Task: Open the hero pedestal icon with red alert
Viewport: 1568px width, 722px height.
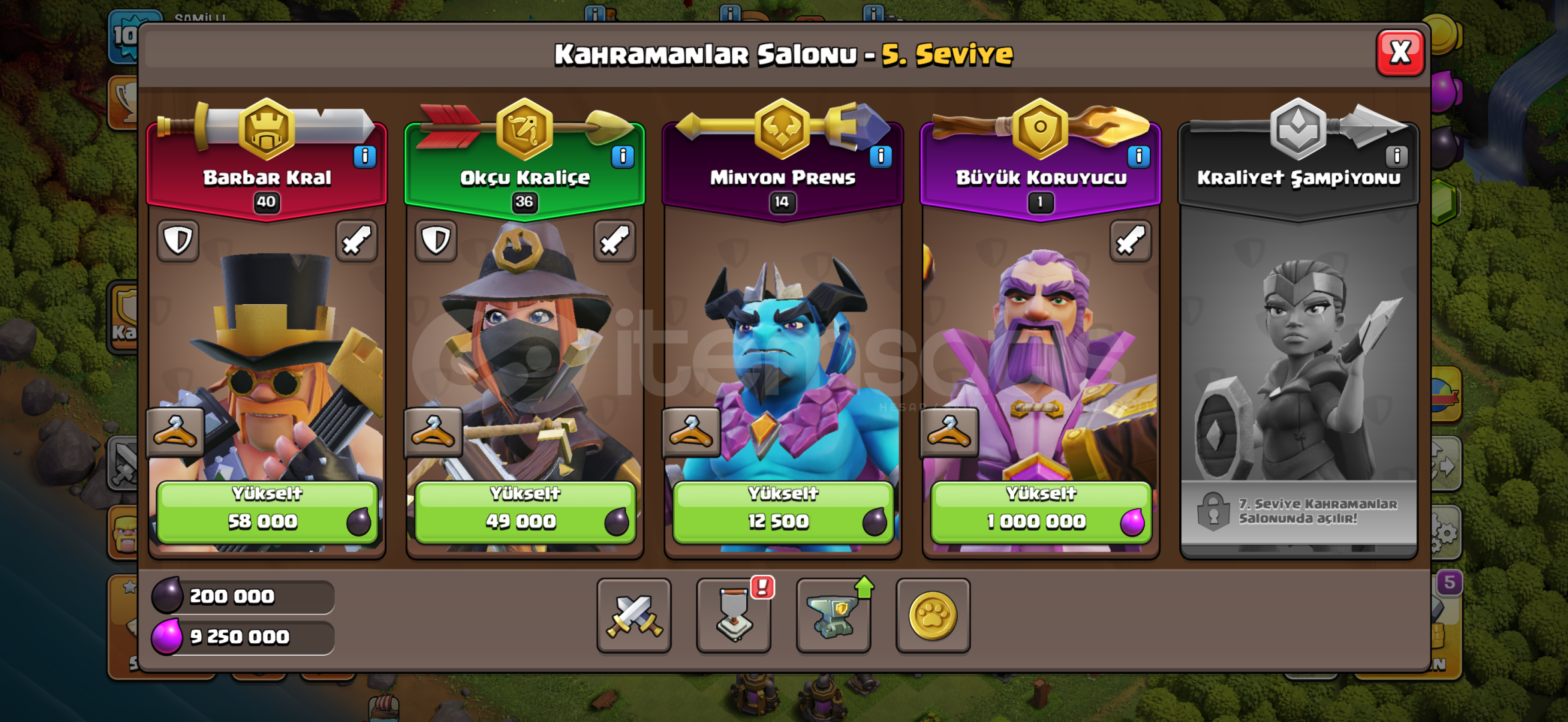Action: point(734,616)
